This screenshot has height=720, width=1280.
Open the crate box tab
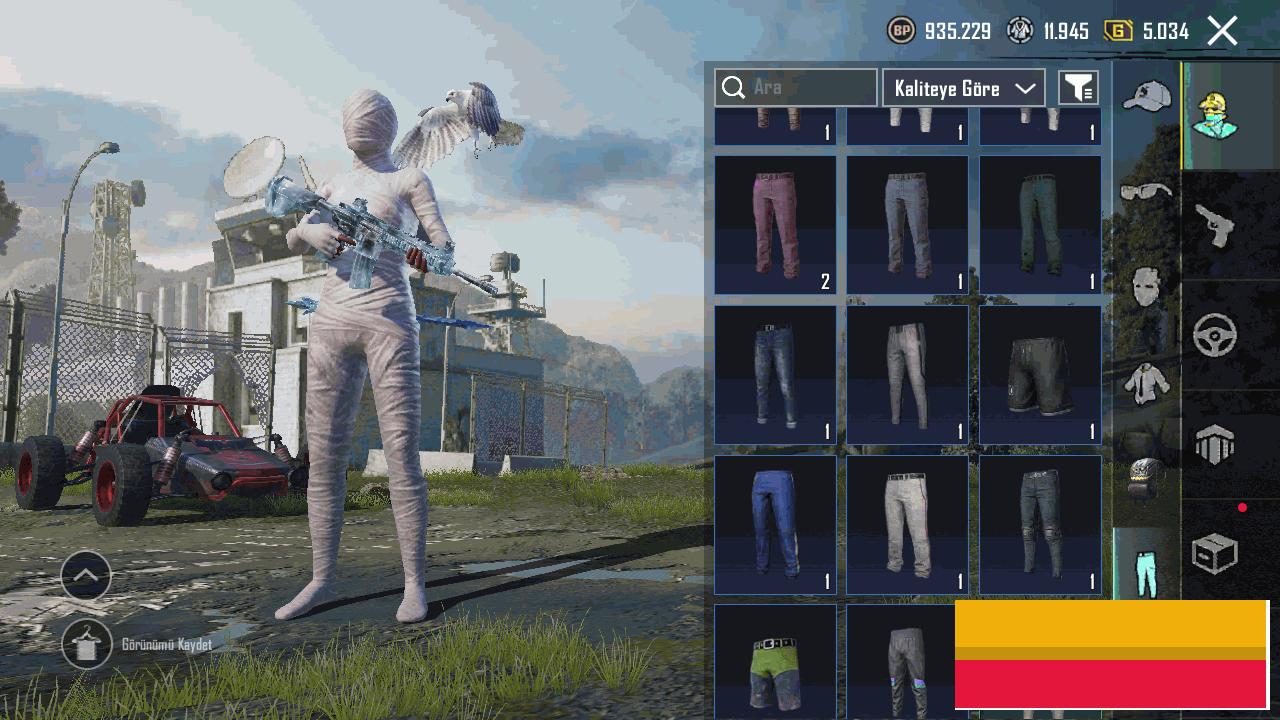pos(1215,553)
